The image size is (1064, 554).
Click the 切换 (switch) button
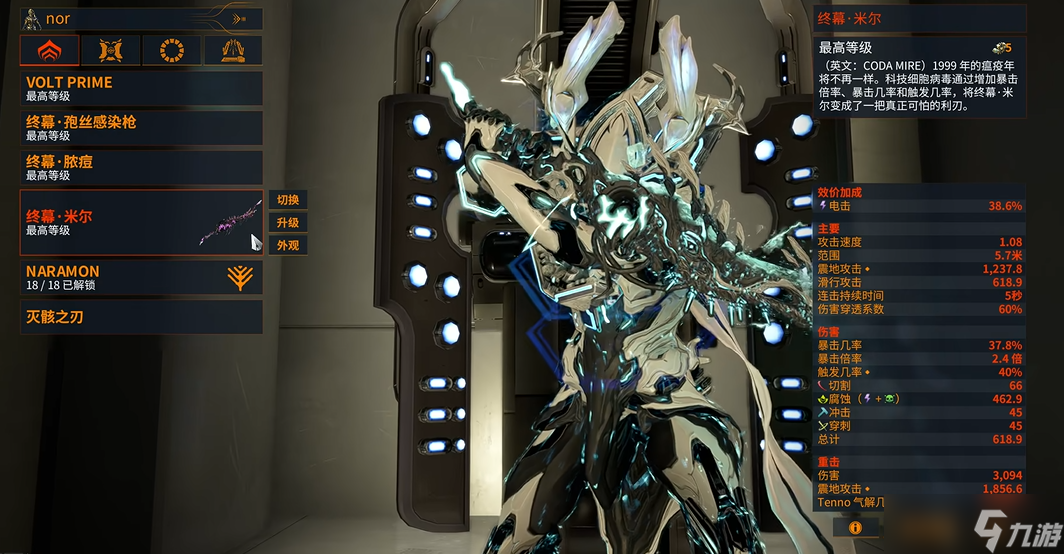point(288,199)
